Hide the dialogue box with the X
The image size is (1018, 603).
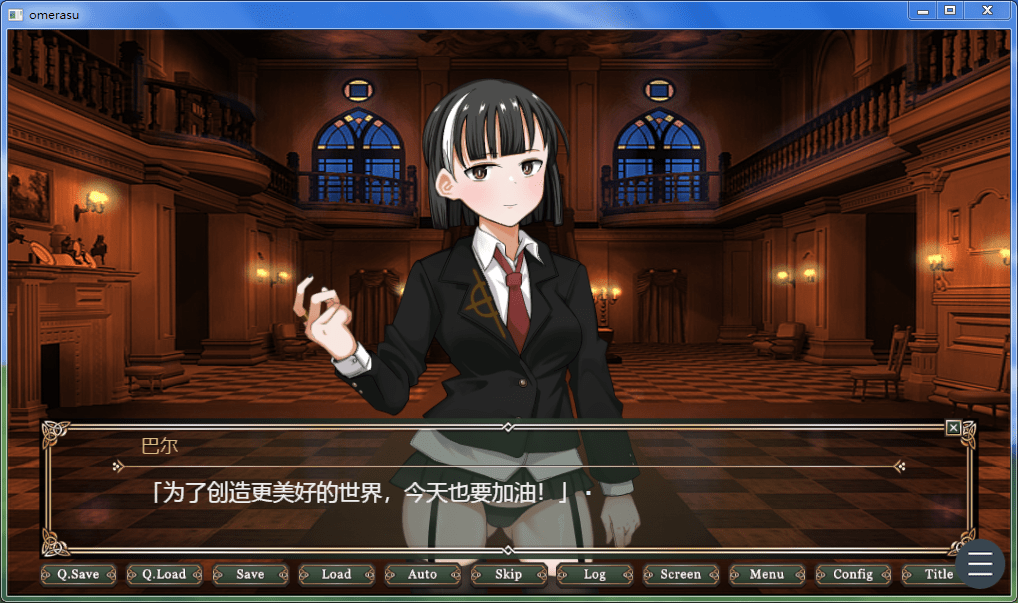[x=953, y=428]
